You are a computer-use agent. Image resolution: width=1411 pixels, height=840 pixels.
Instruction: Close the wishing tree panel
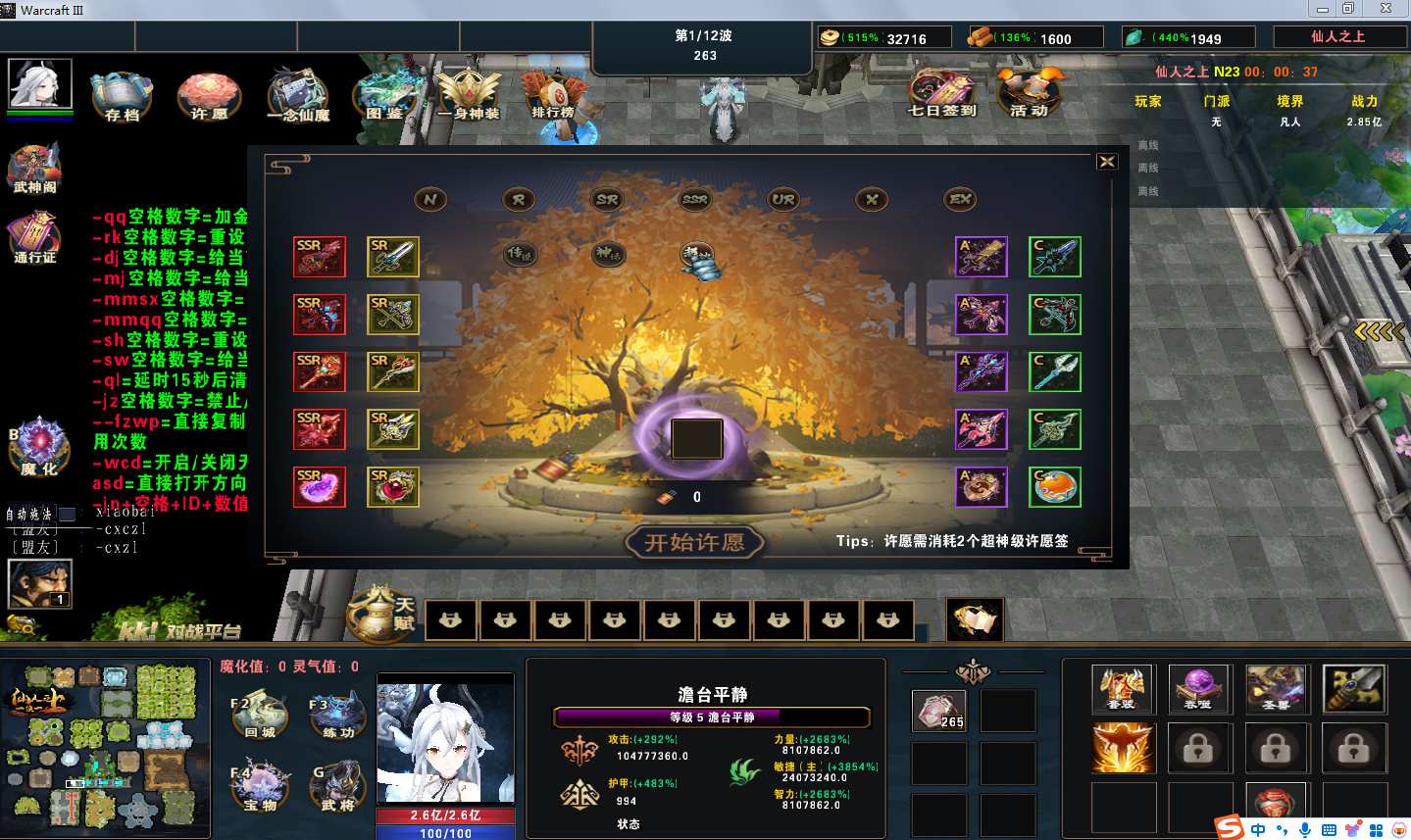coord(1107,162)
